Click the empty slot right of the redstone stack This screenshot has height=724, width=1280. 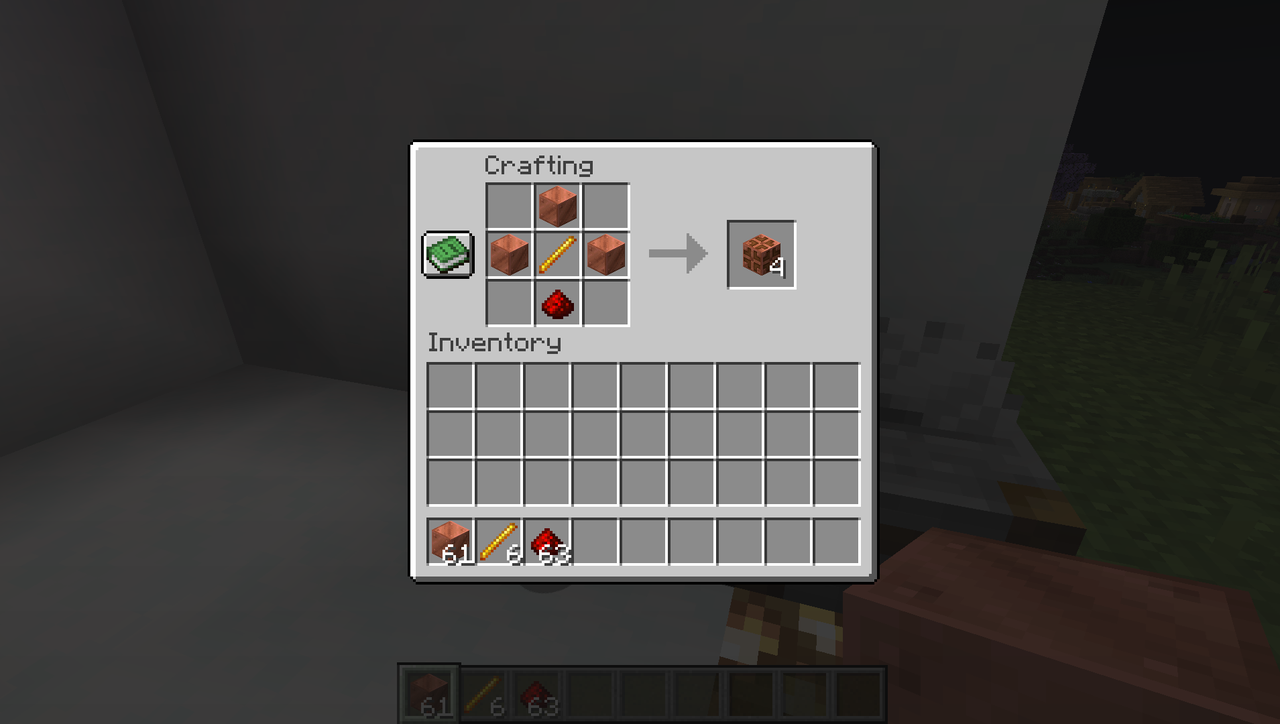[x=594, y=541]
